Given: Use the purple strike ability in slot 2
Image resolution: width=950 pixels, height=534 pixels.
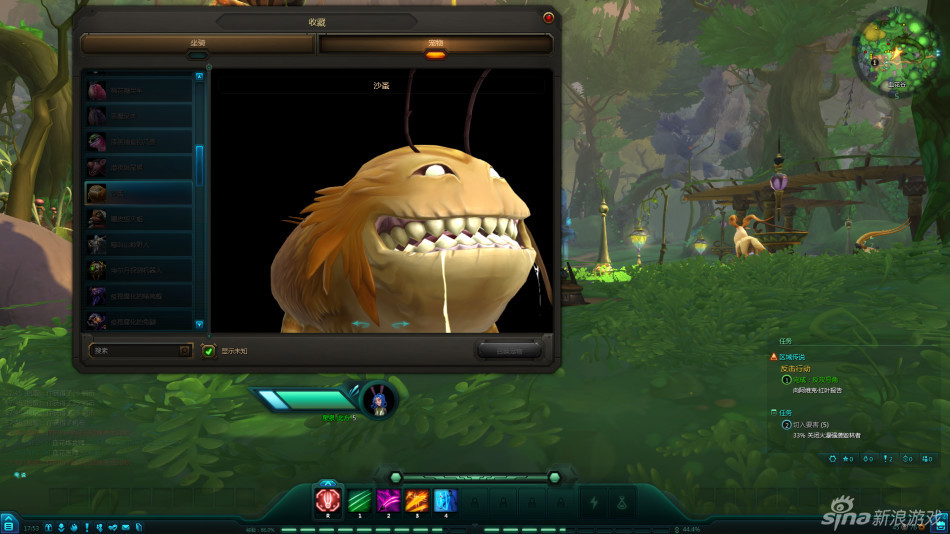Looking at the screenshot, I should click(388, 501).
